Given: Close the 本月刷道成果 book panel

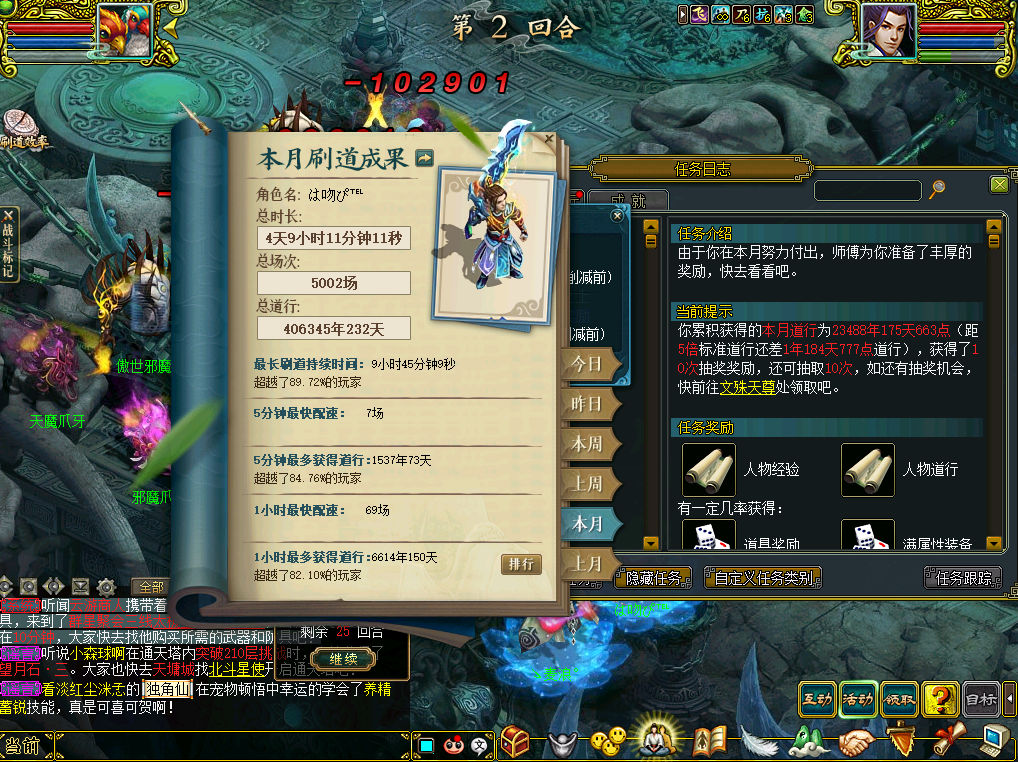Looking at the screenshot, I should (548, 139).
